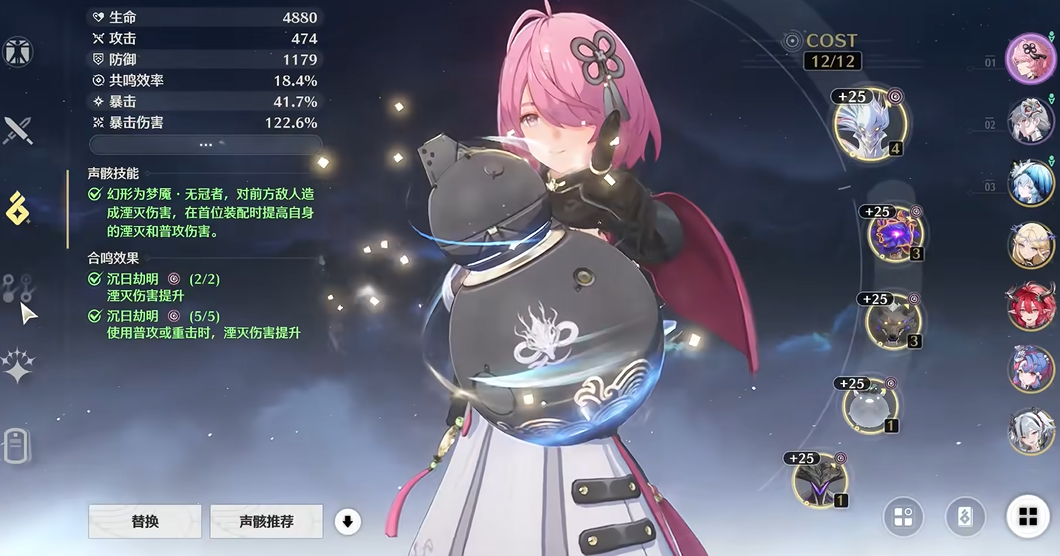
Task: Open the linked nodes skill tab
Action: pos(18,289)
